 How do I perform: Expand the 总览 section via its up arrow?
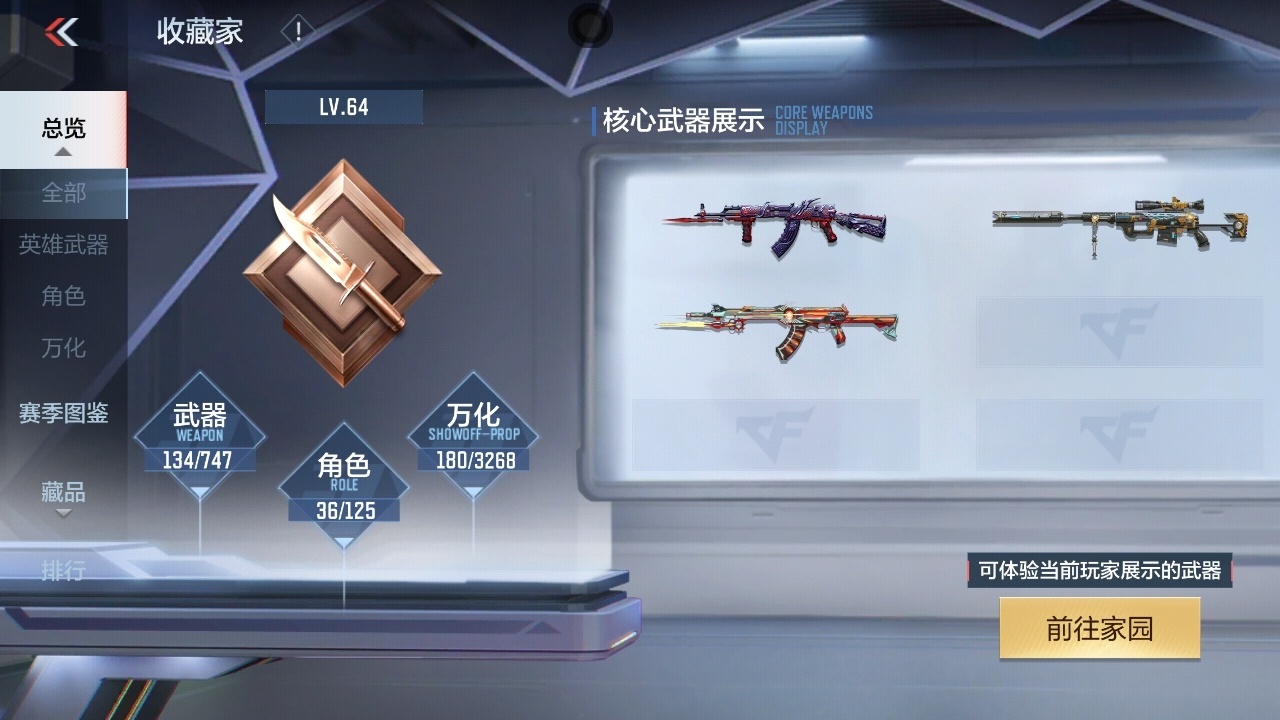click(x=63, y=150)
